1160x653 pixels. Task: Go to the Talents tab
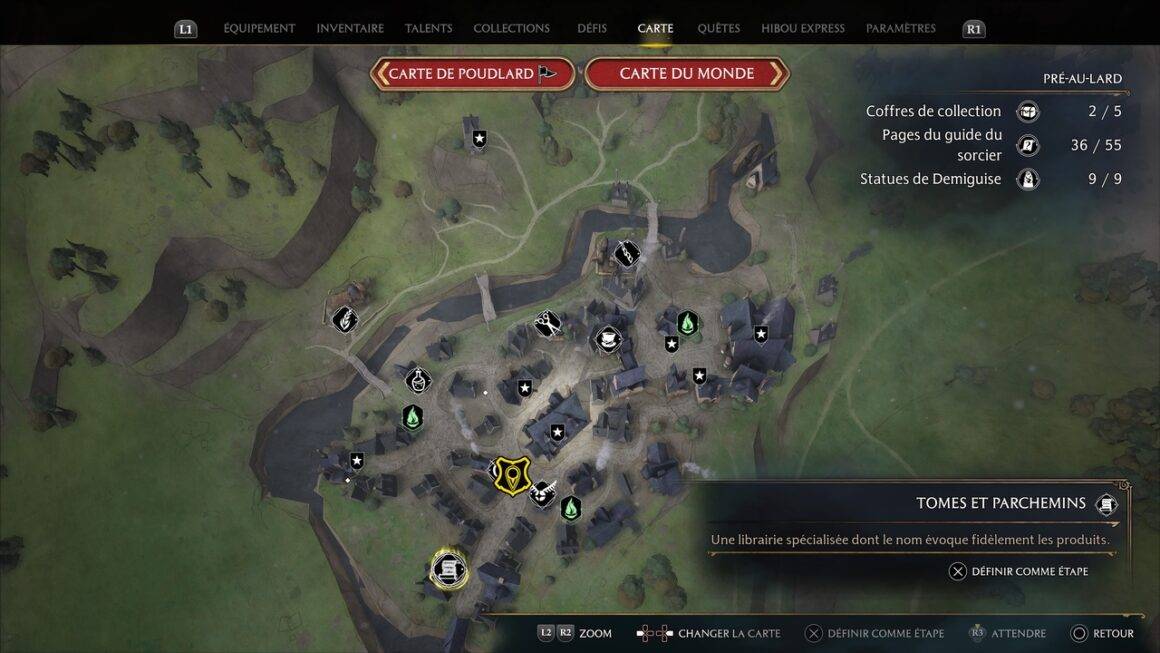point(428,28)
